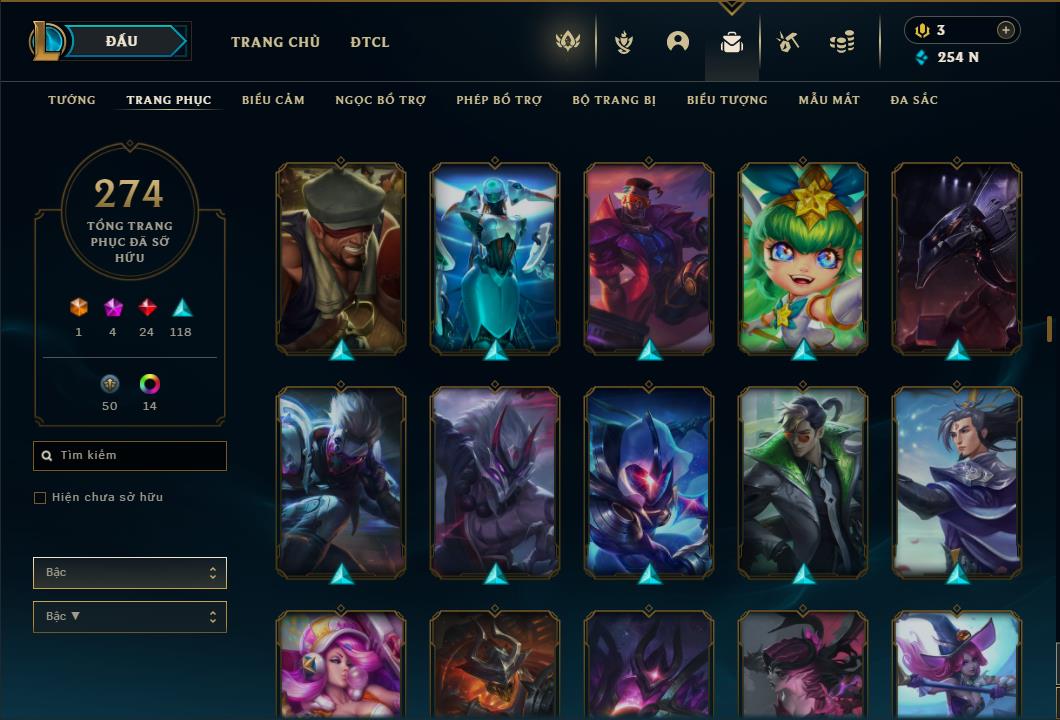Screen dimensions: 1060x720
Task: Add currency with the plus button
Action: 1005,30
